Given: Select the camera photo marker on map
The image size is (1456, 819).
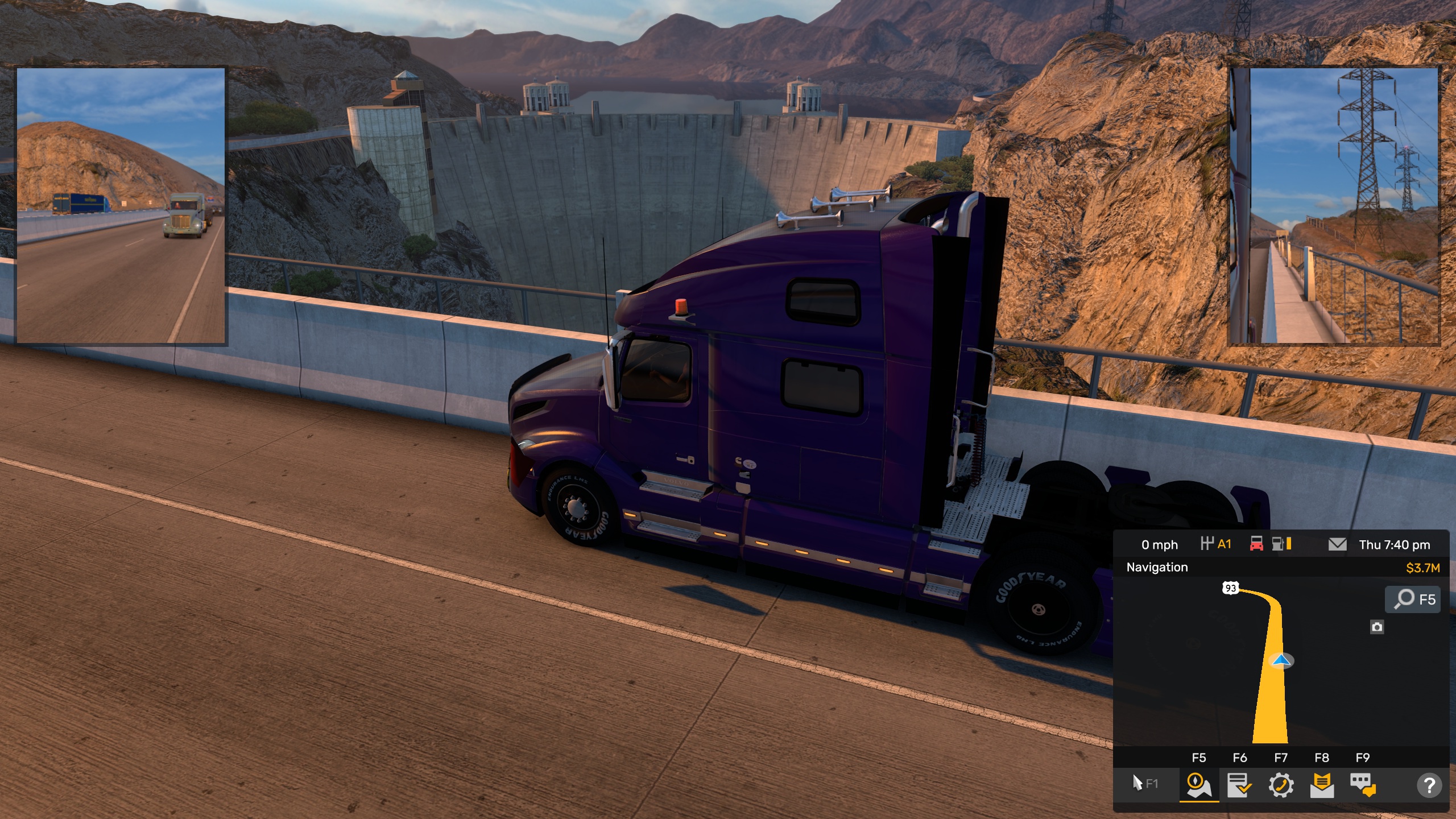Looking at the screenshot, I should (1377, 627).
